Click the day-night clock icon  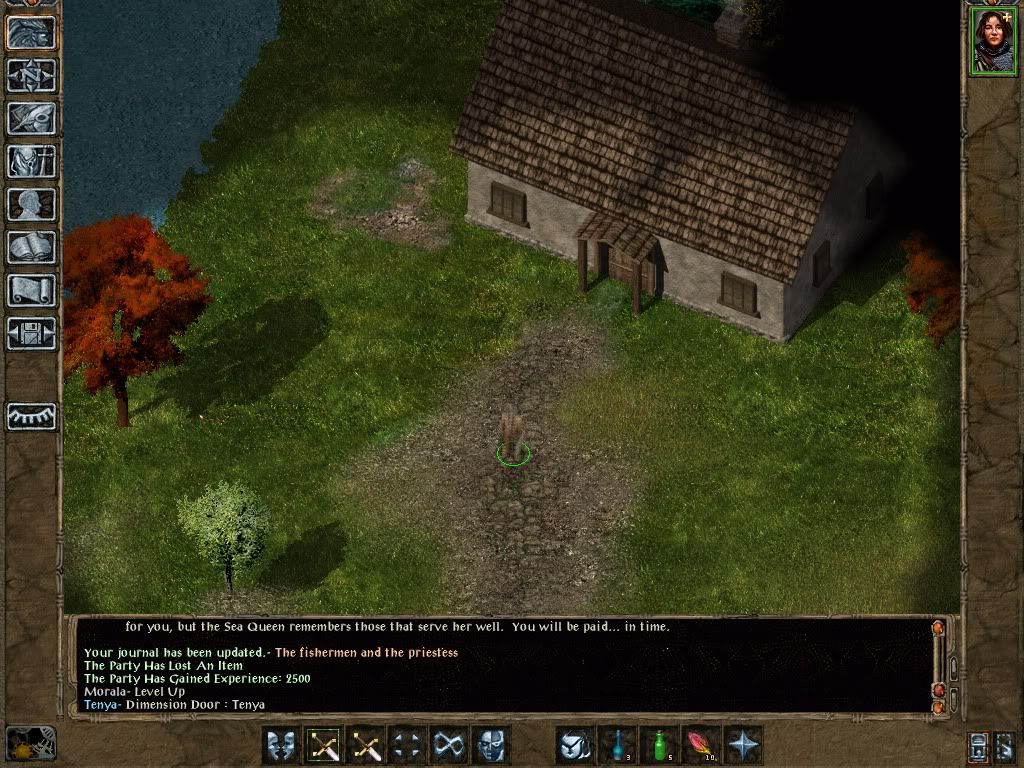pos(30,744)
